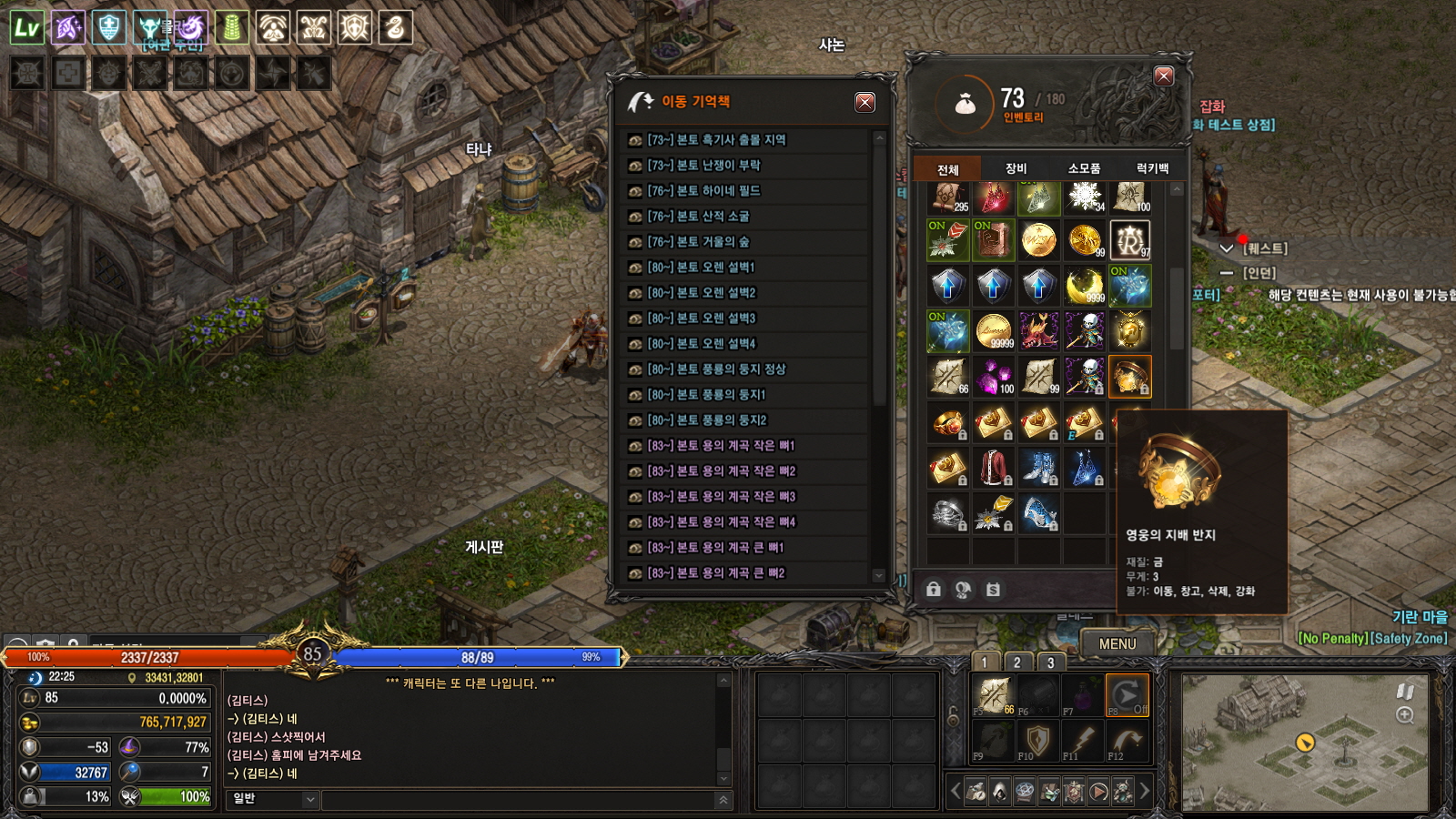Viewport: 1456px width, 819px height.
Task: Choose the 본토 풍룡의 둥지 정상 entry
Action: pos(716,369)
